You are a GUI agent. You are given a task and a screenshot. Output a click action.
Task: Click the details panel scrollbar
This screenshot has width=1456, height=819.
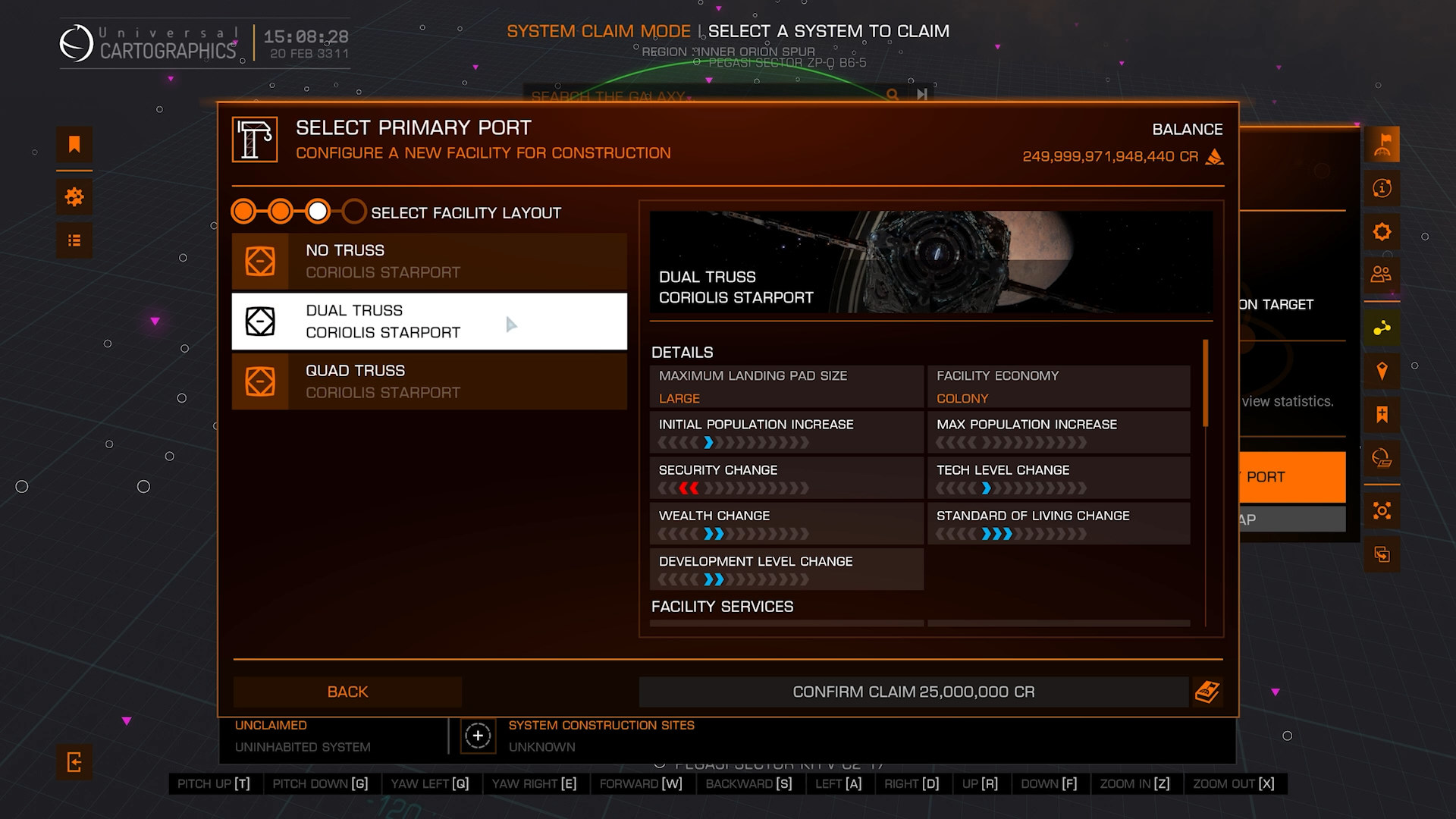tap(1205, 383)
